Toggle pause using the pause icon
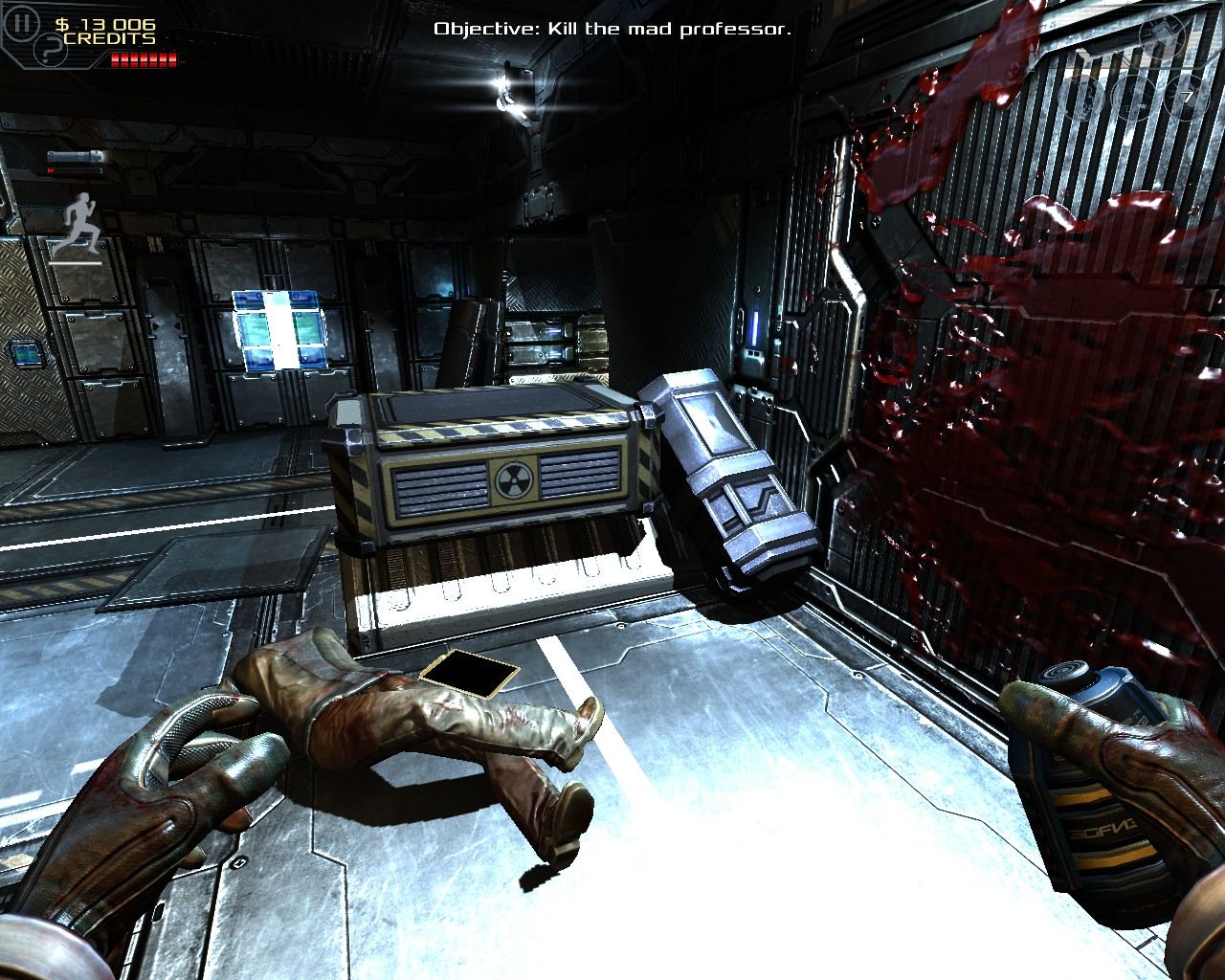Screen dimensions: 1225x980 (x=21, y=21)
